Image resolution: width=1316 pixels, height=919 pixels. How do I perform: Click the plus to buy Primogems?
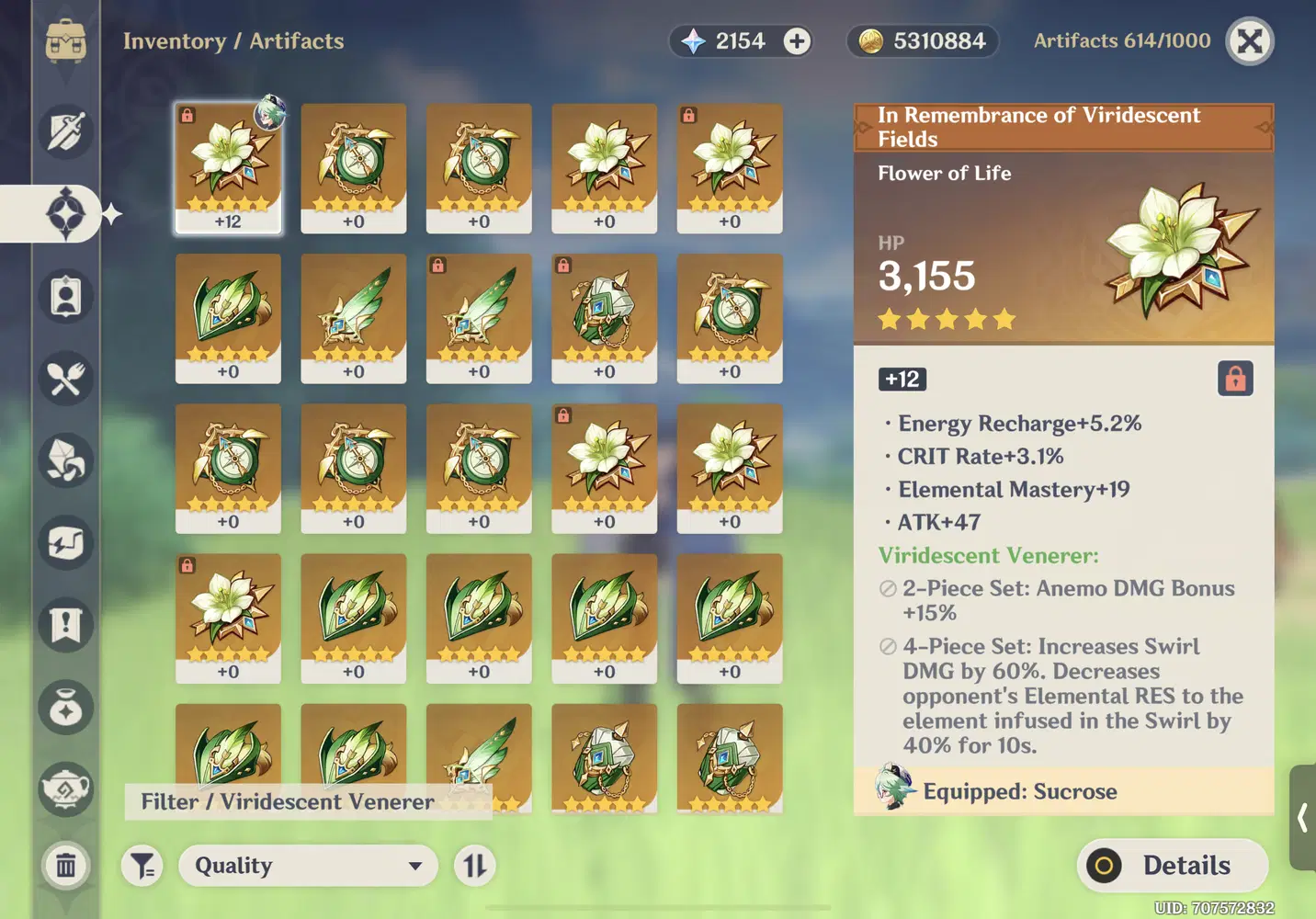pyautogui.click(x=796, y=41)
